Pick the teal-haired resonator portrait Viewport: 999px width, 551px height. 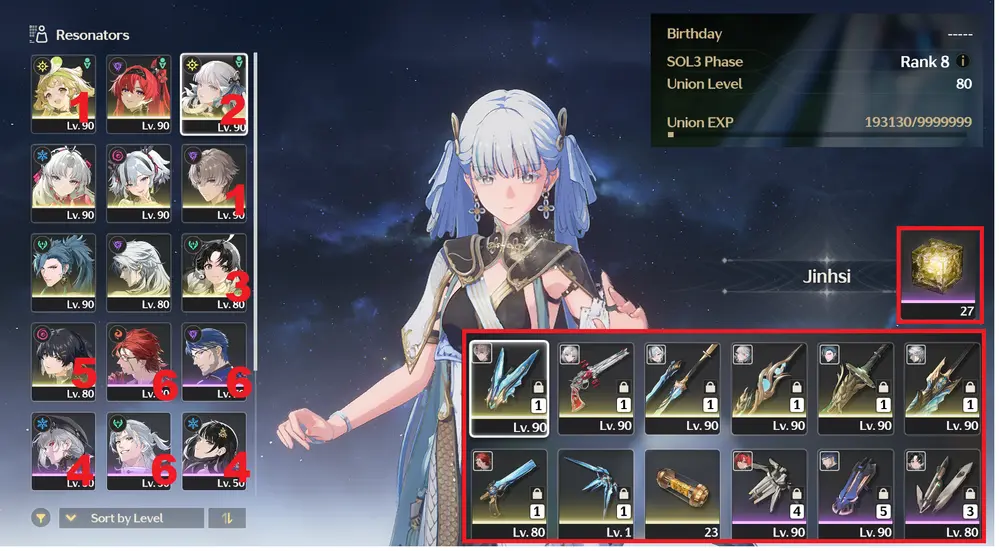coord(63,273)
